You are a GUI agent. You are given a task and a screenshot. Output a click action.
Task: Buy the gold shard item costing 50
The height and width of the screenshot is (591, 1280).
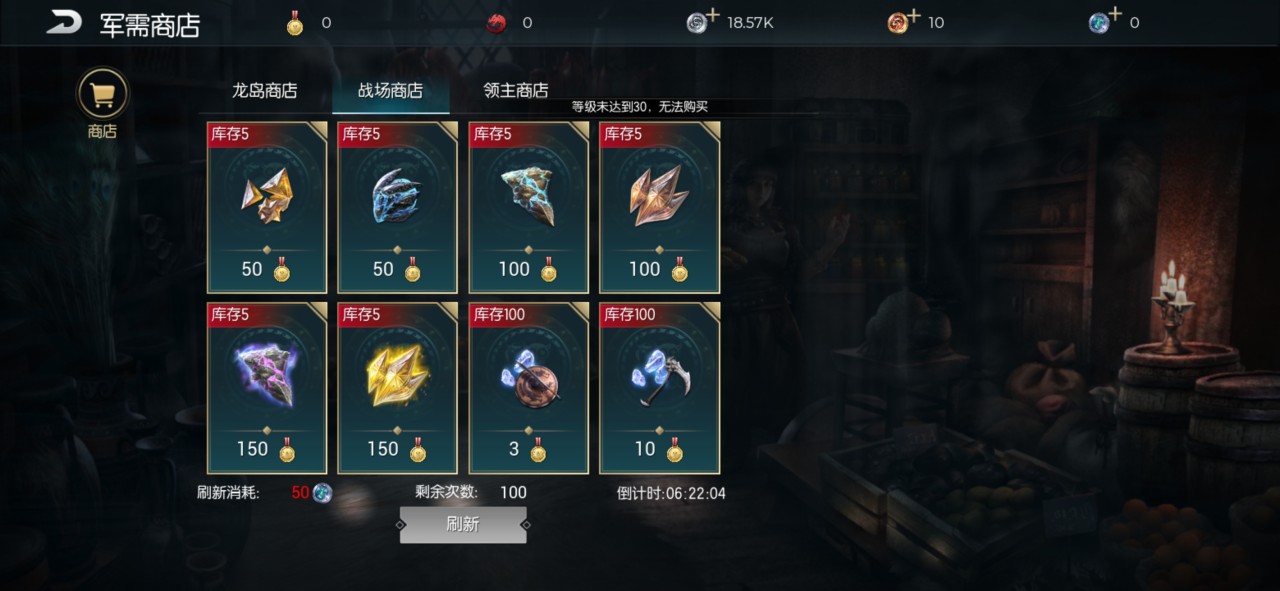[x=267, y=207]
